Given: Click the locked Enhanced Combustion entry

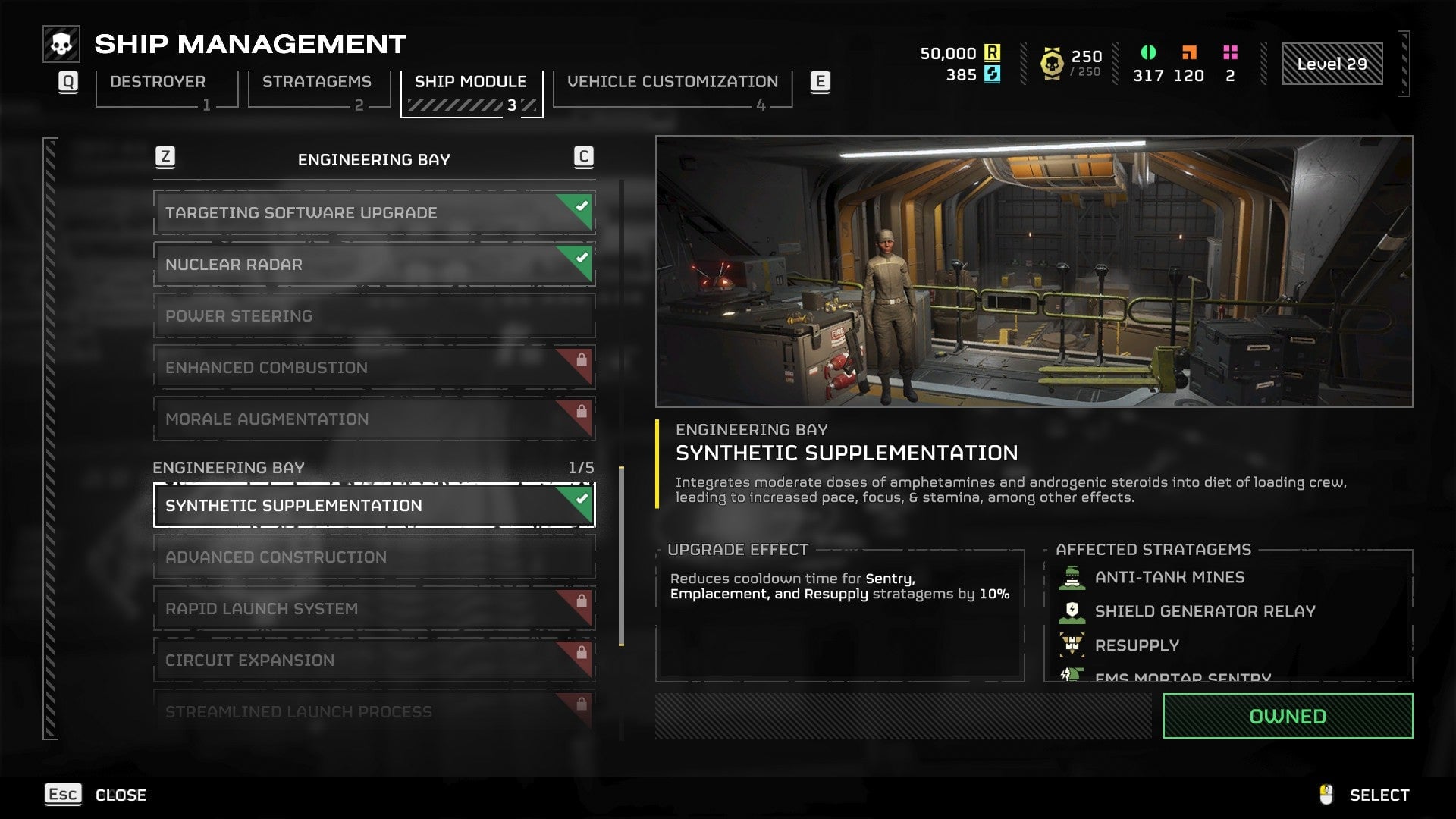Looking at the screenshot, I should [x=374, y=368].
